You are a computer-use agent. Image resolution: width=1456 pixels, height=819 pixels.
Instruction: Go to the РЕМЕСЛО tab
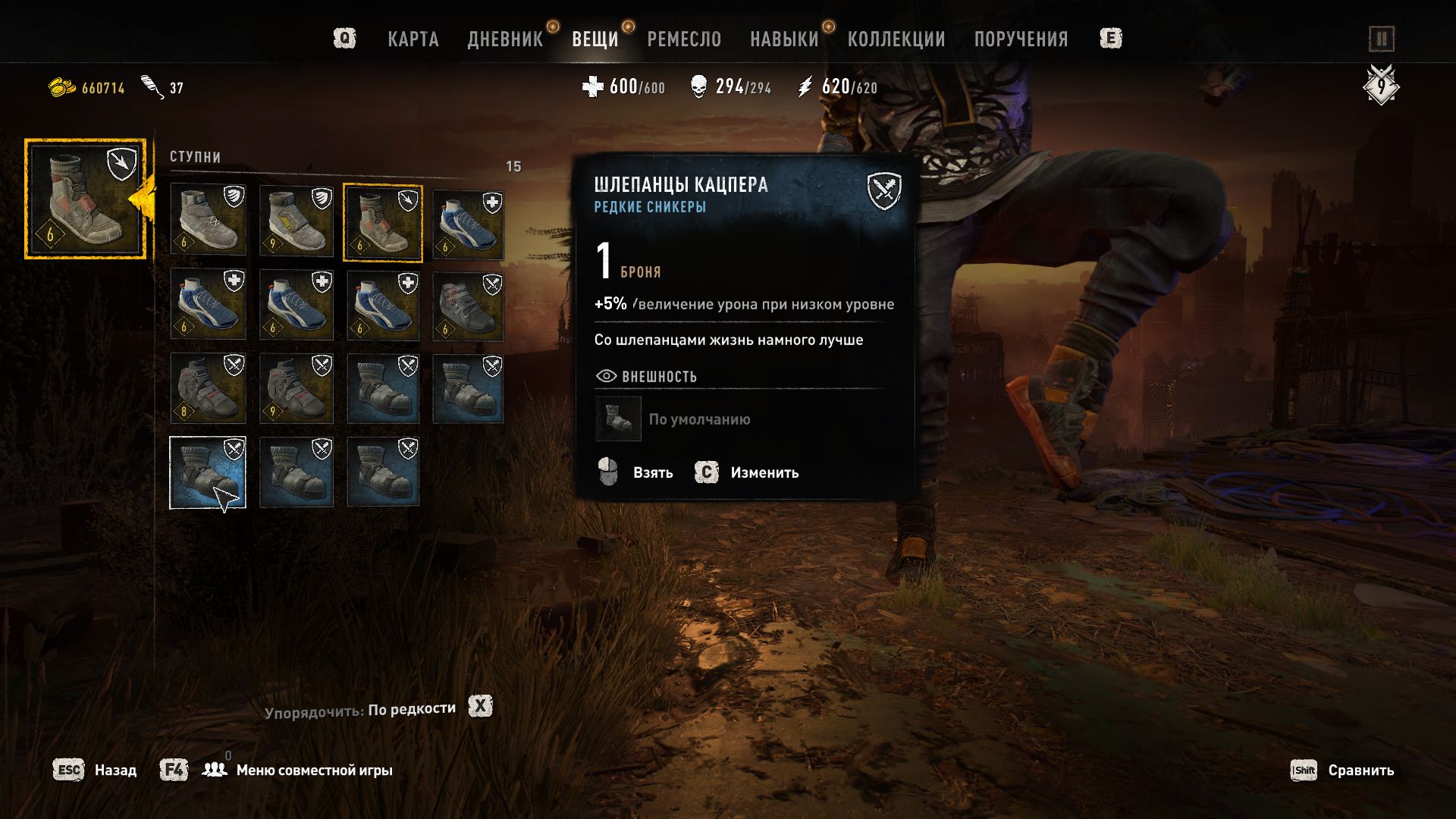pyautogui.click(x=684, y=39)
